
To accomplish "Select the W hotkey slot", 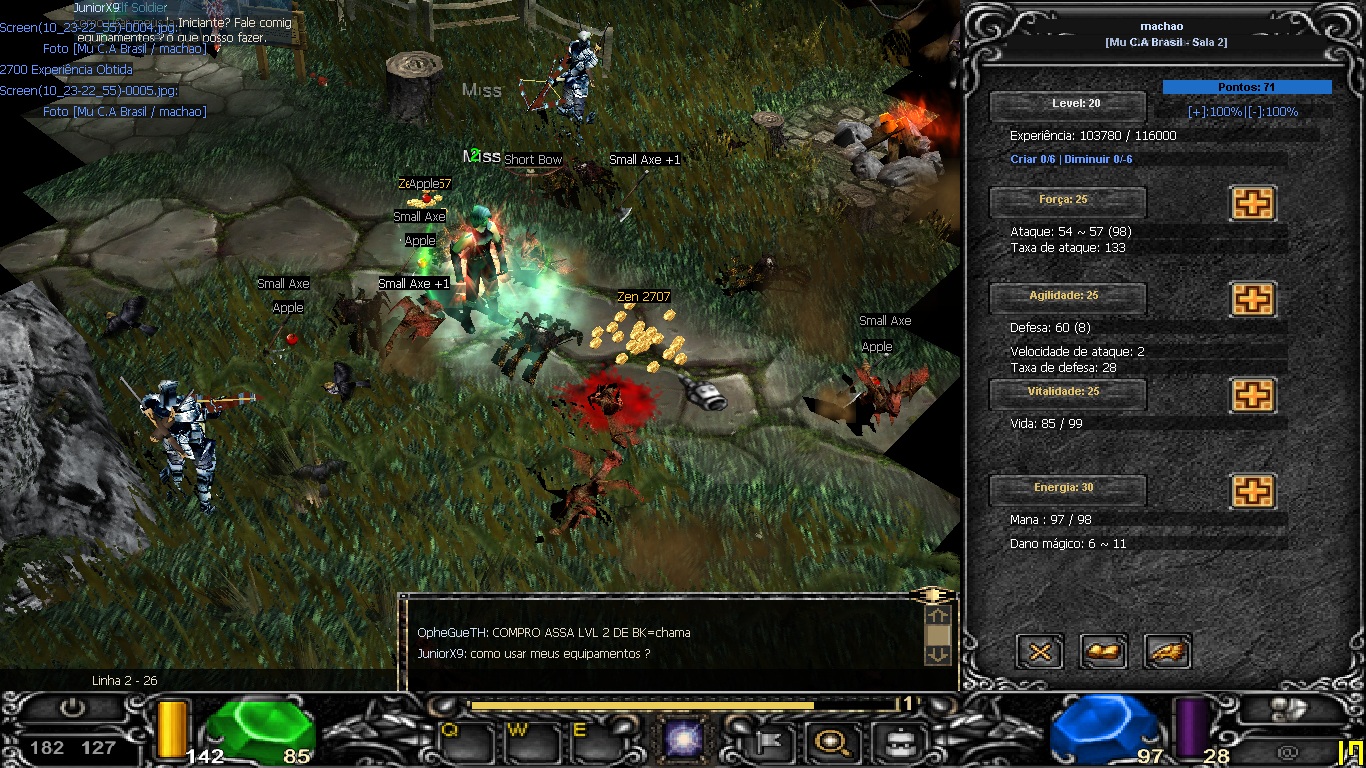I will pos(532,742).
